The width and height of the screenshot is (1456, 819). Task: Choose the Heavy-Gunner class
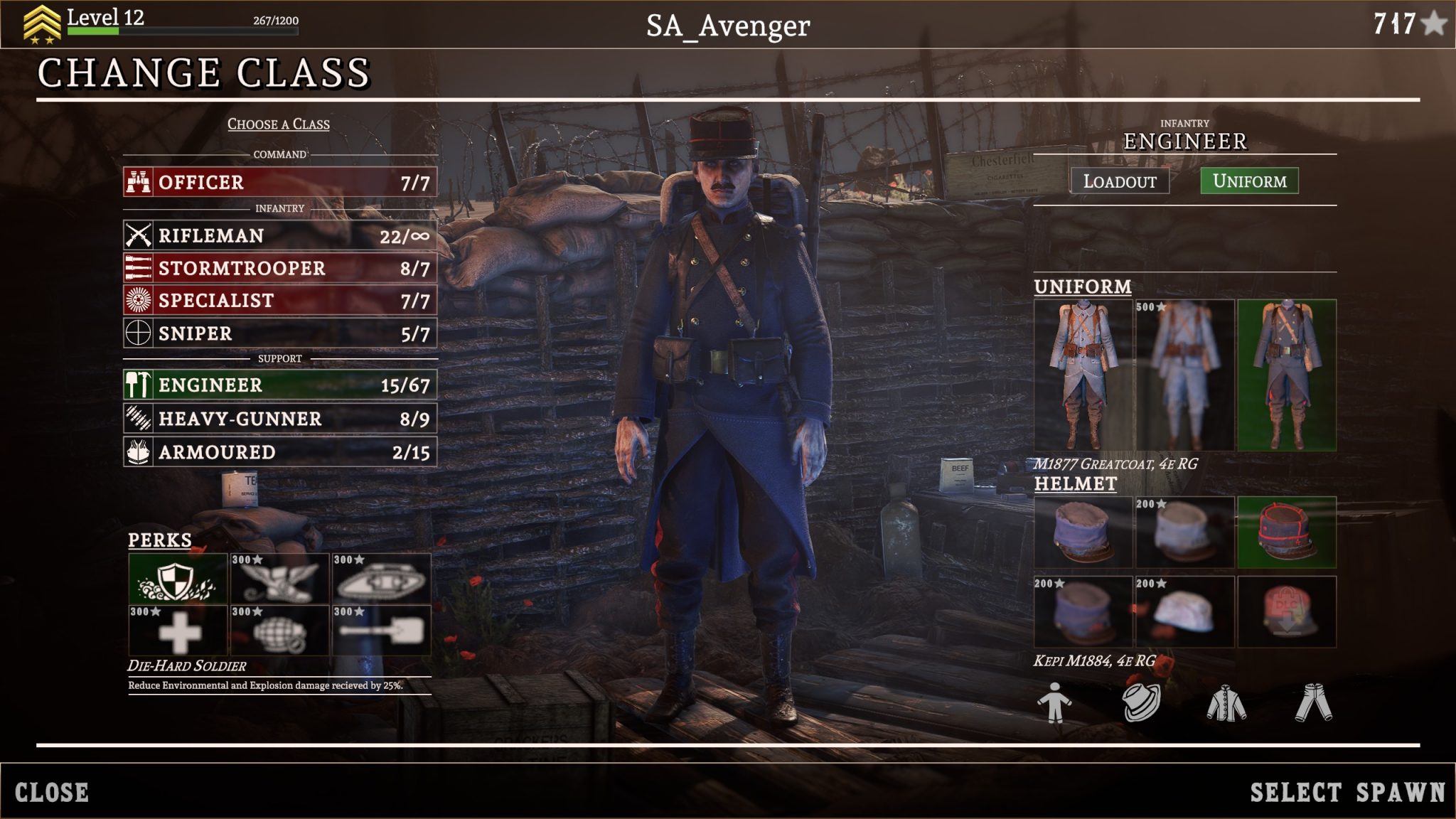pyautogui.click(x=279, y=419)
